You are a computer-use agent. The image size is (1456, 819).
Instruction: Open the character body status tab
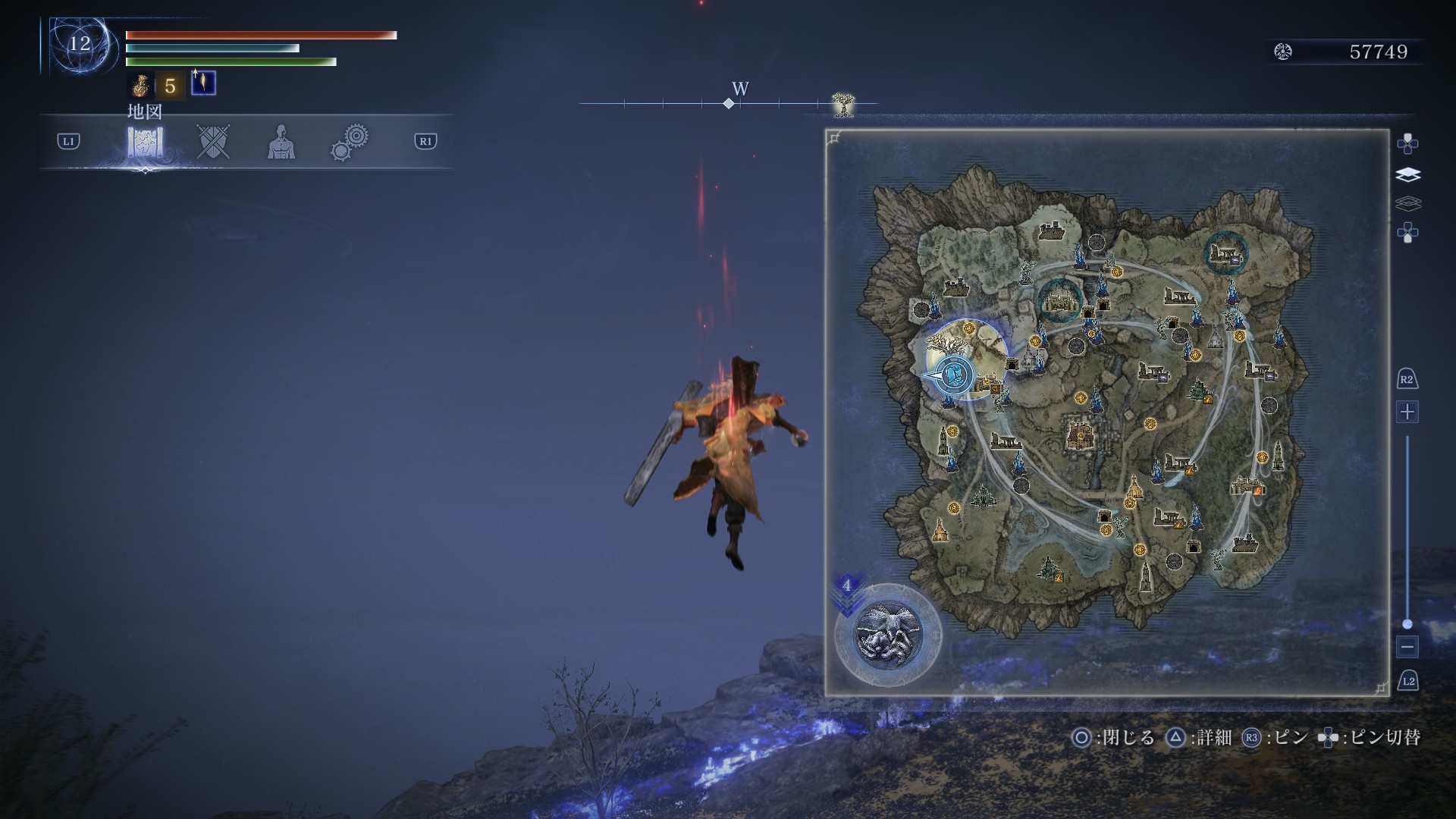(x=281, y=142)
